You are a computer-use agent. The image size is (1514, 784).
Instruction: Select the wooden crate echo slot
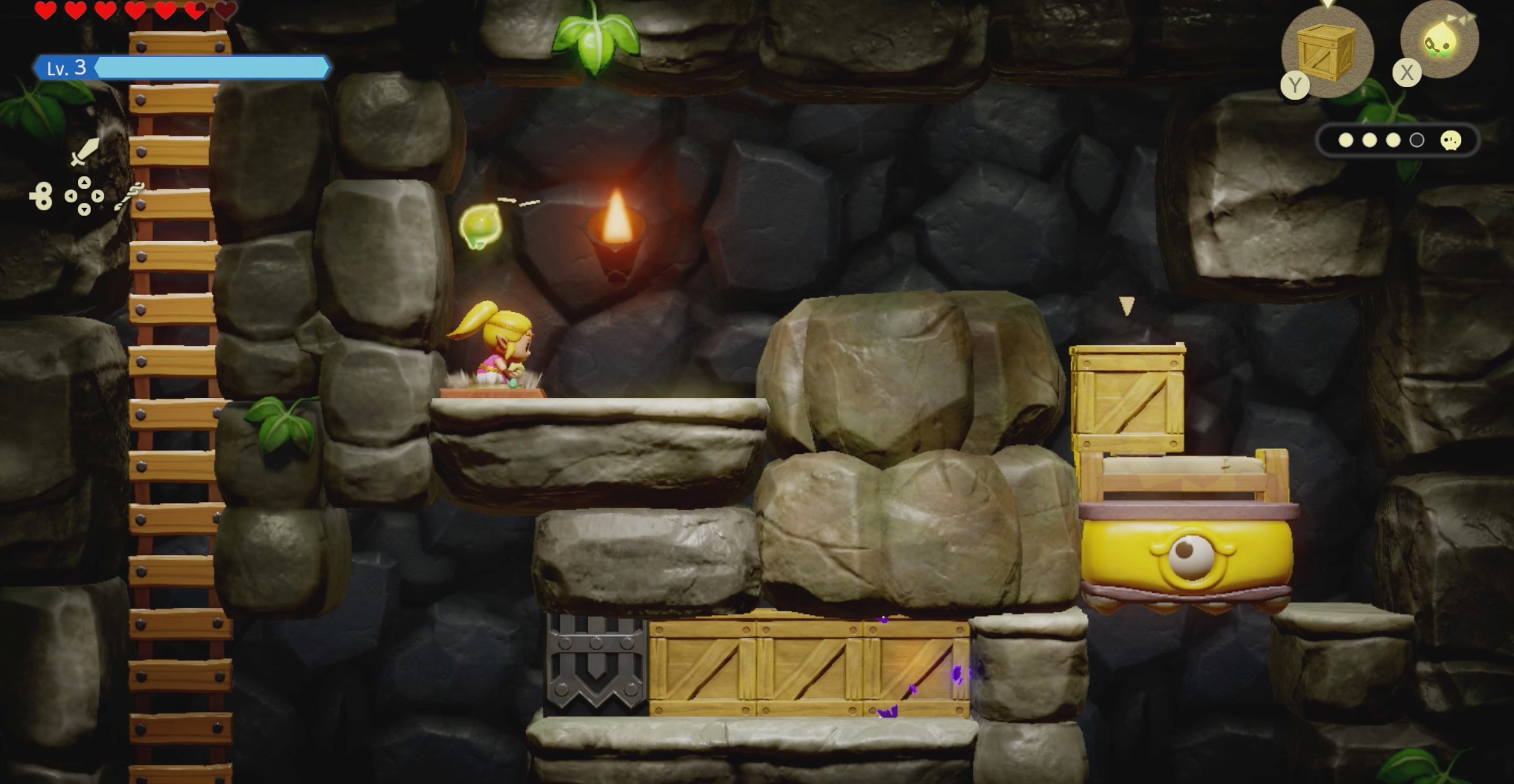[x=1326, y=51]
